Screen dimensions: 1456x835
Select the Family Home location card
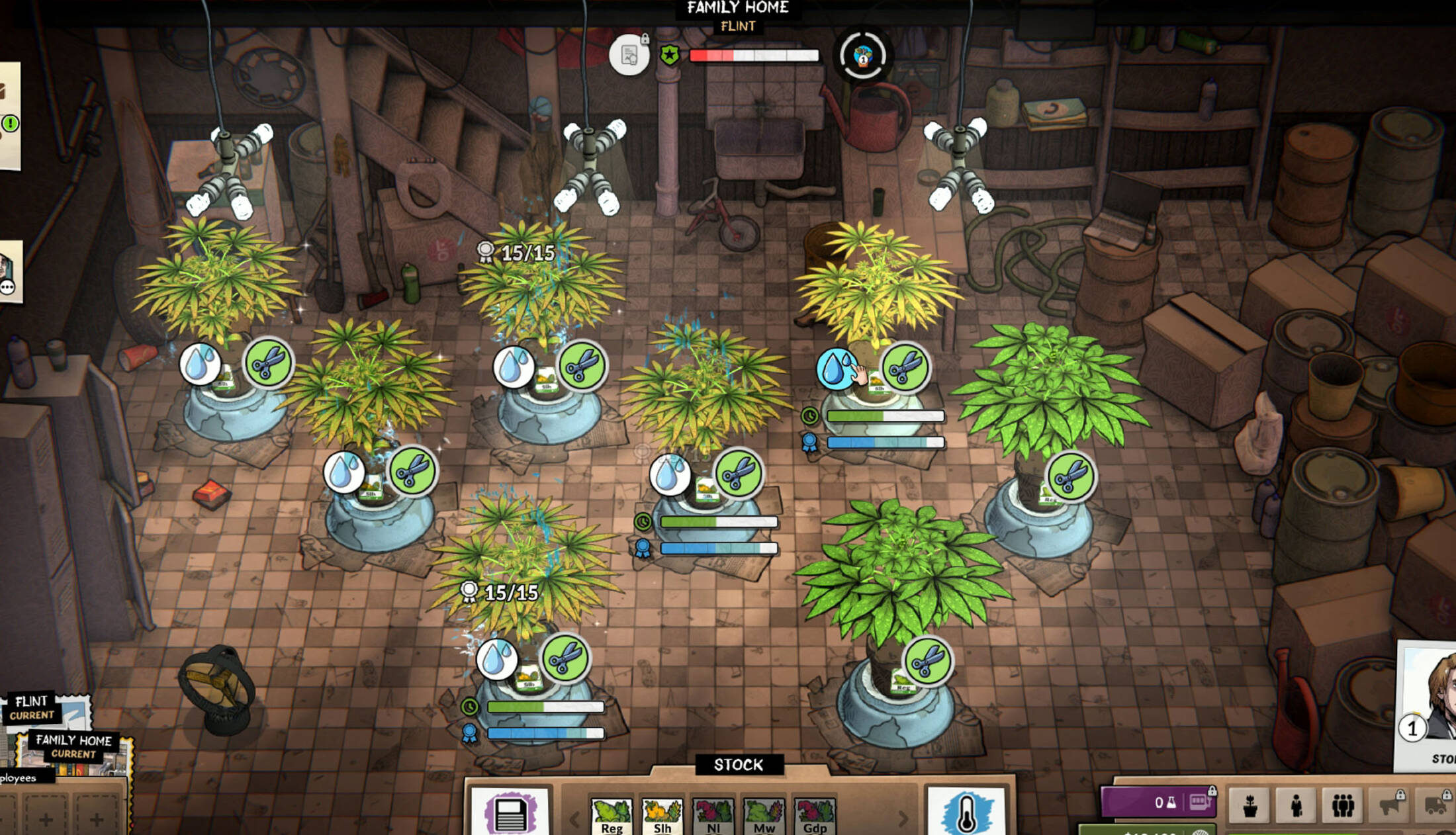pos(74,748)
